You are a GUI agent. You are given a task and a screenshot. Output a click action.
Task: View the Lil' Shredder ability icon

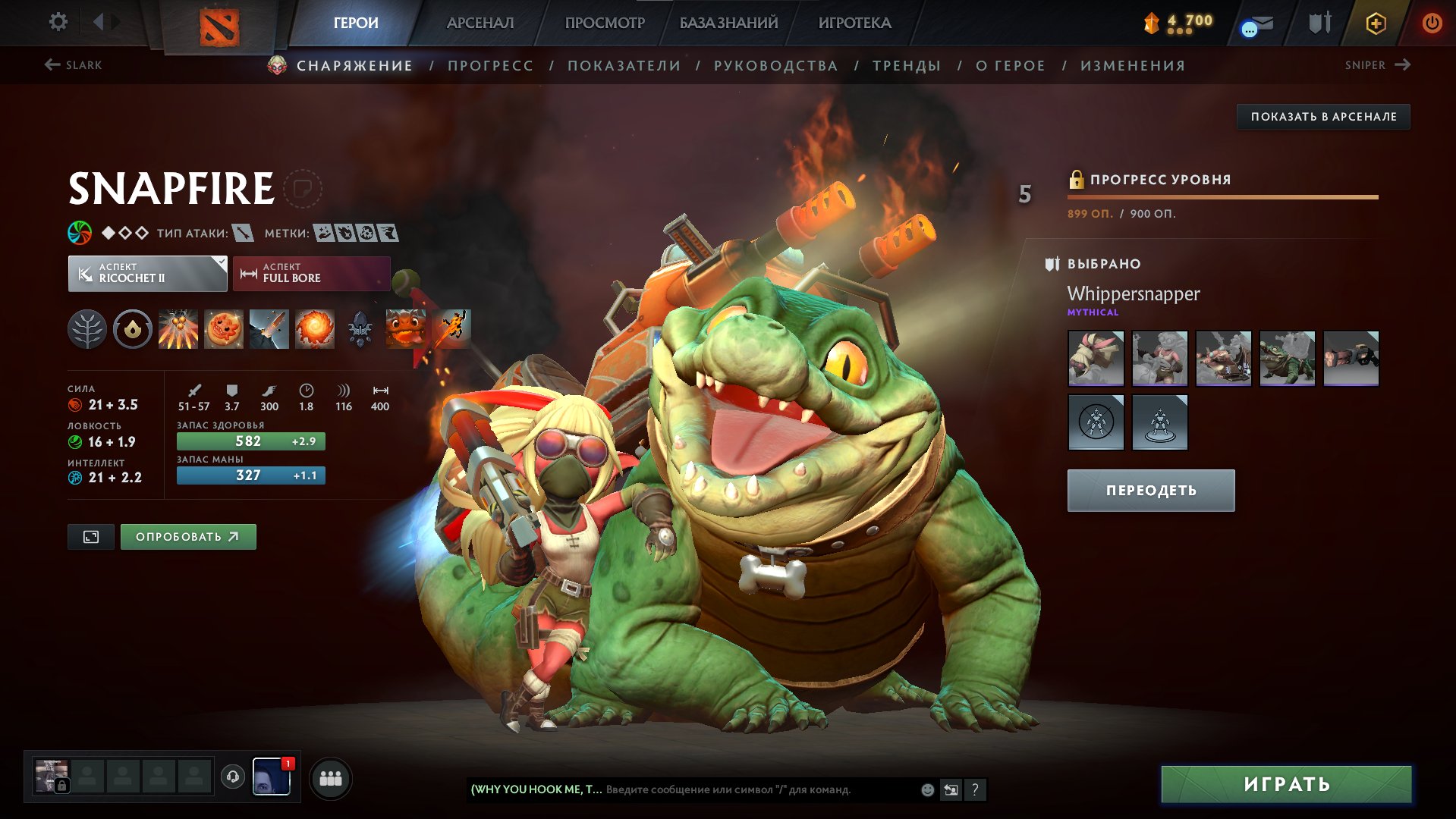269,329
